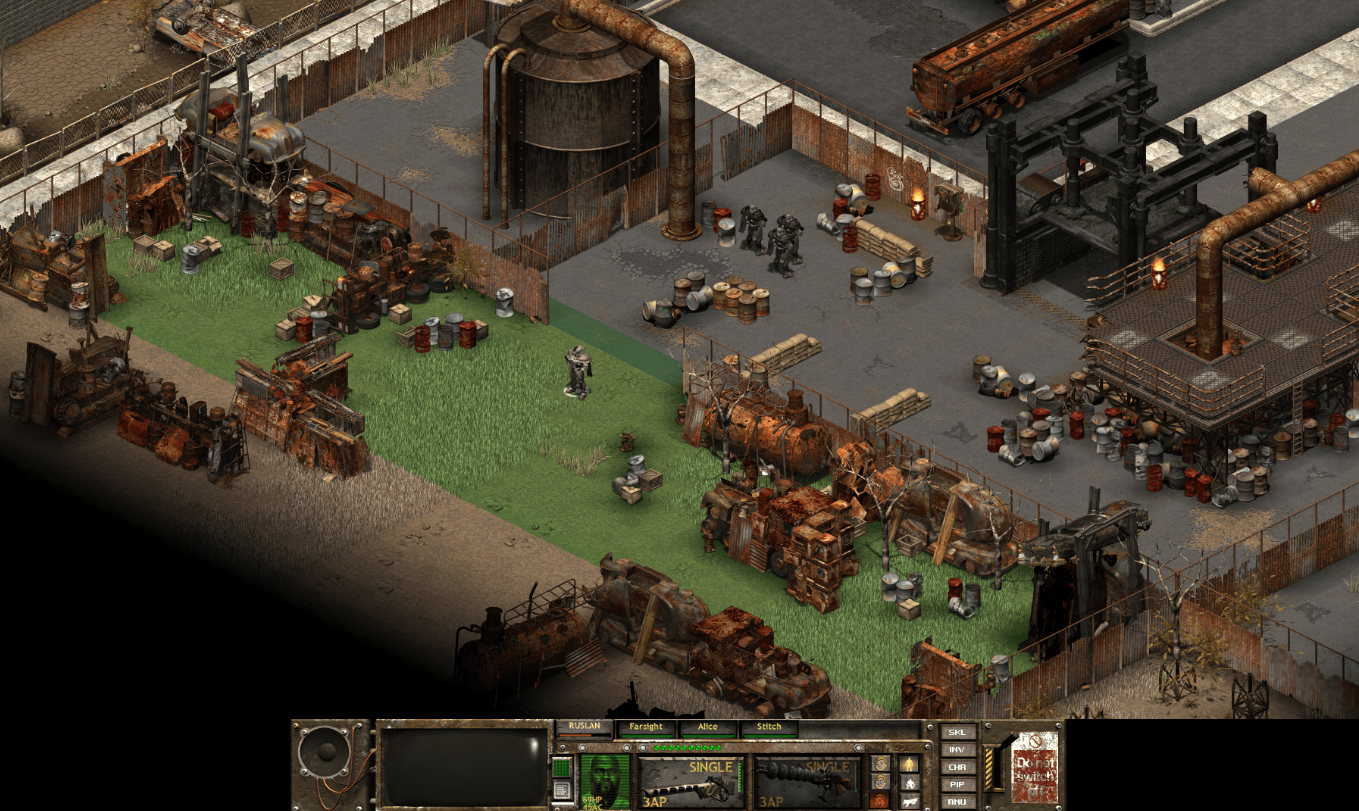Toggle SINGLE fire mode on the left weapon
Viewport: 1359px width, 811px height.
coord(710,766)
